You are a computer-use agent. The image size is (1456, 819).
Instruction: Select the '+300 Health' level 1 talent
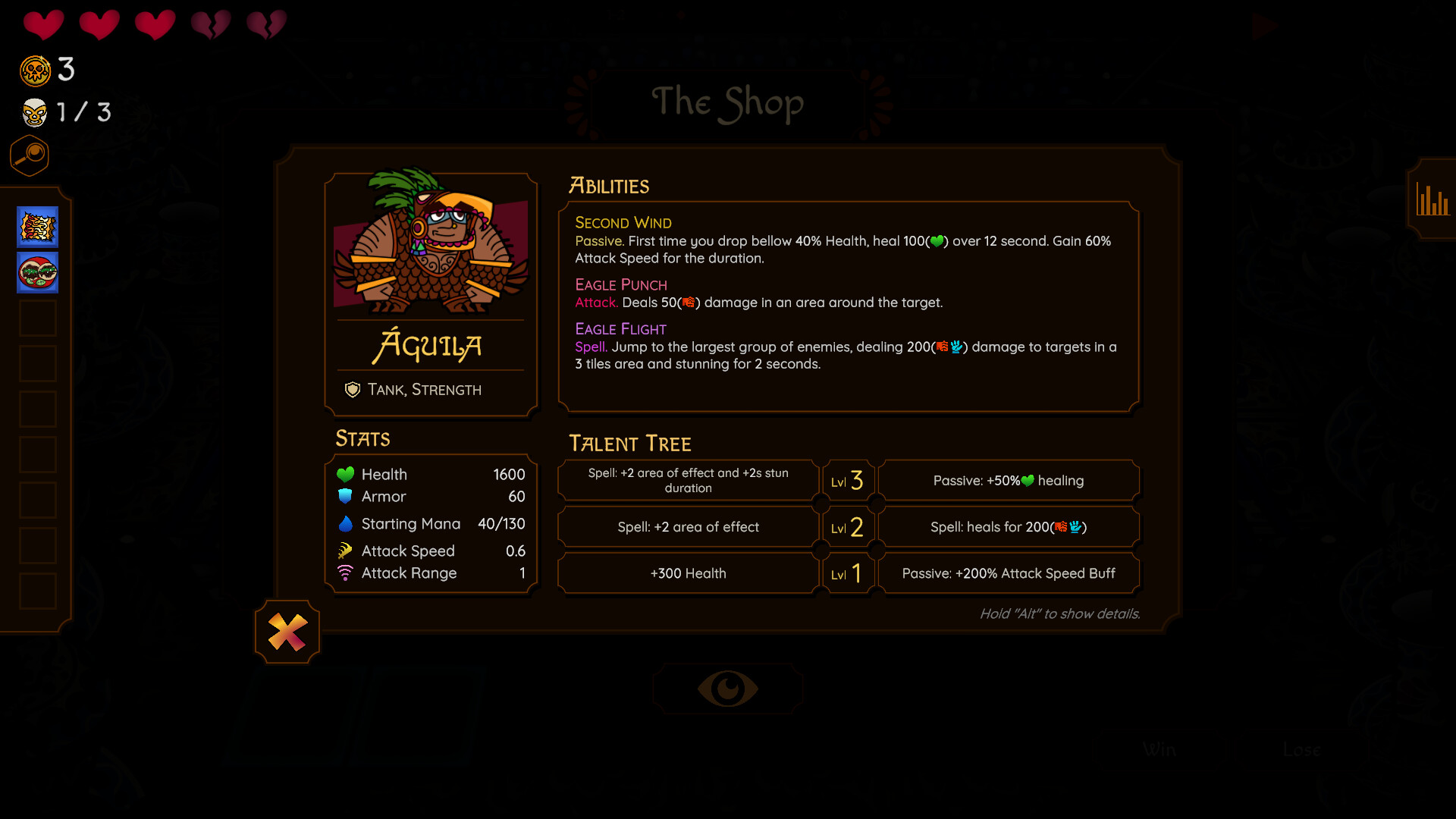687,573
